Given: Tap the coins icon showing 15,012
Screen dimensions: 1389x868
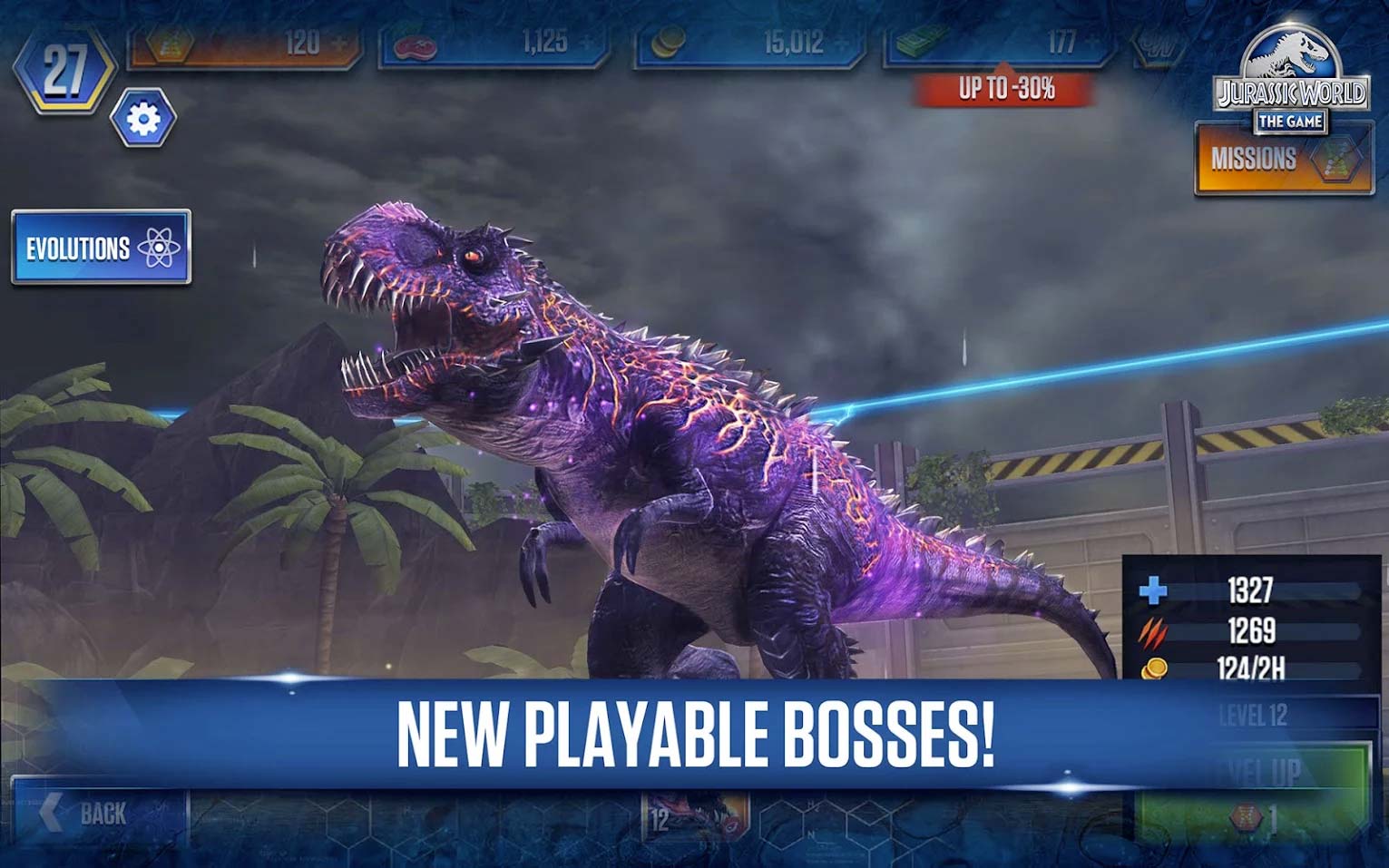Looking at the screenshot, I should [670, 42].
